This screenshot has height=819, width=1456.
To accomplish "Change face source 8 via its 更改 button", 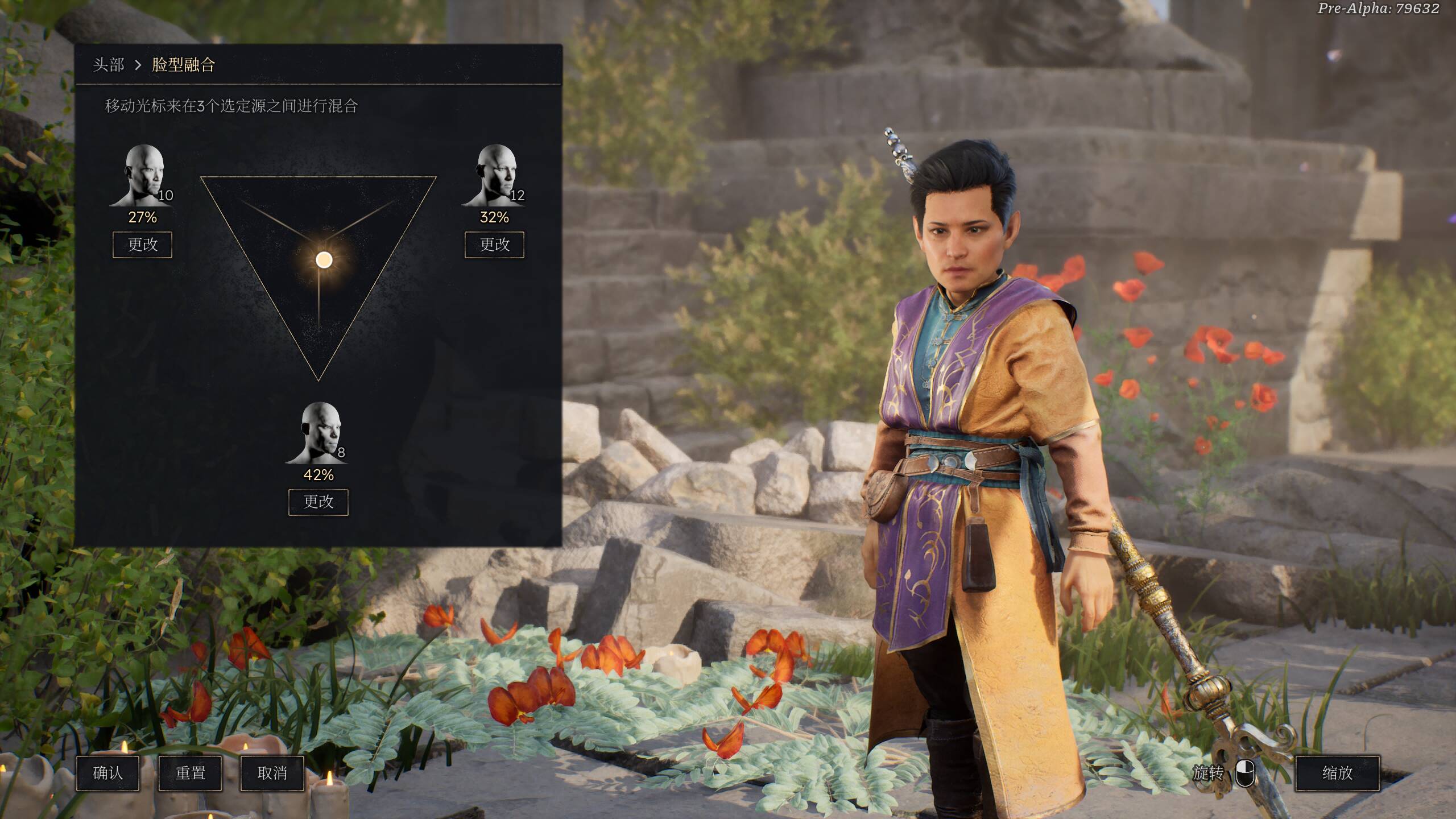I will (x=318, y=502).
